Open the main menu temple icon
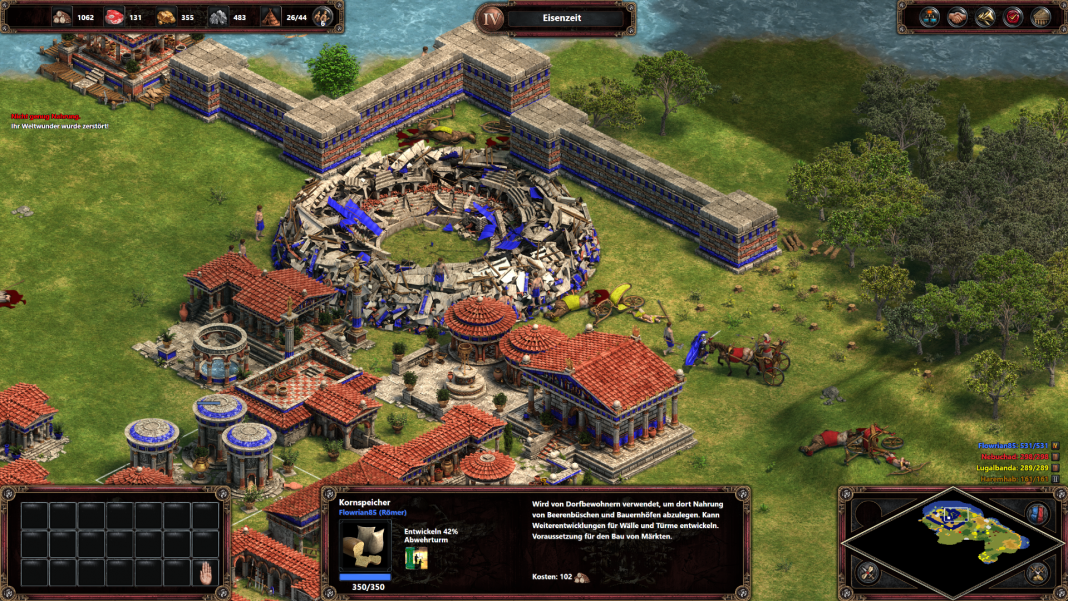This screenshot has height=601, width=1068. coord(1041,17)
